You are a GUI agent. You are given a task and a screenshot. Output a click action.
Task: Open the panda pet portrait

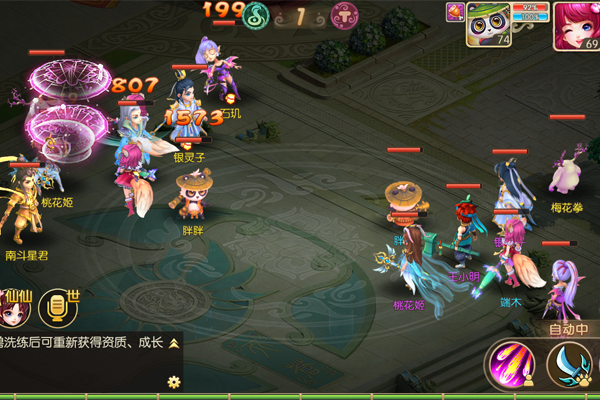(x=486, y=24)
